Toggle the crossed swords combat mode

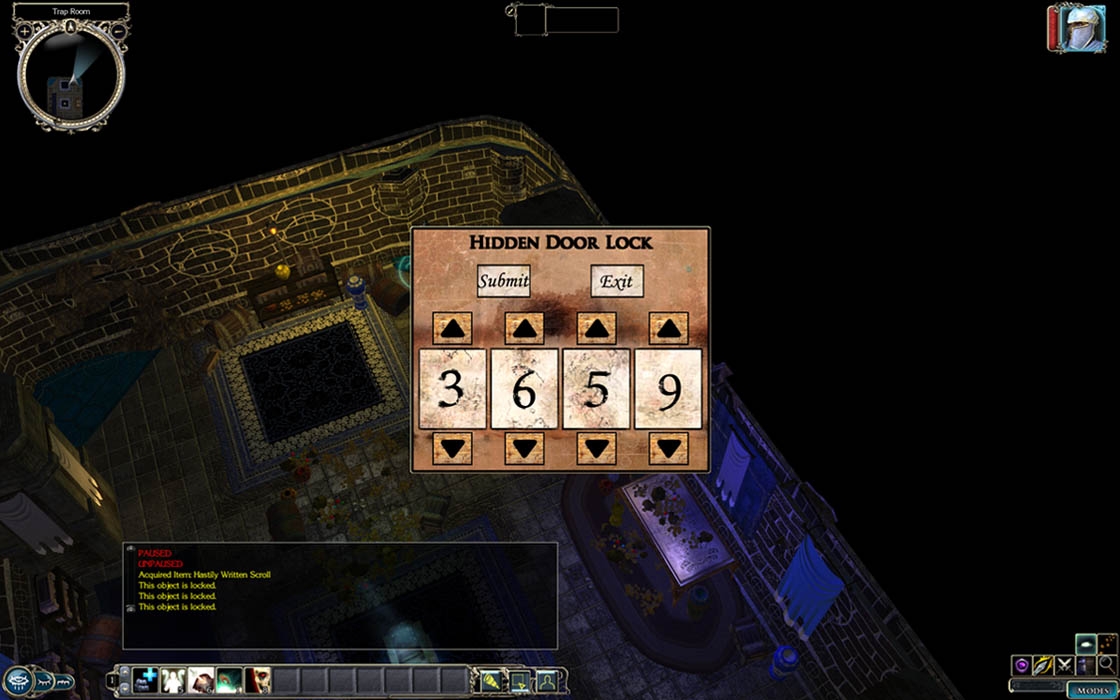click(1063, 665)
